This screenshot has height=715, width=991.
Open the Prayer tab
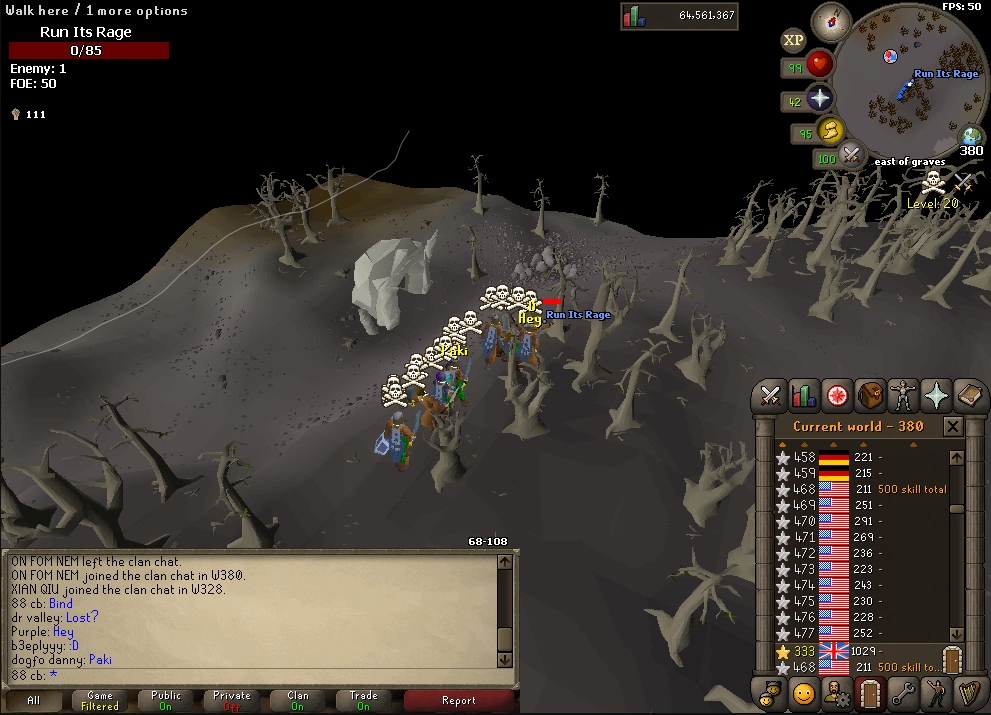coord(936,394)
